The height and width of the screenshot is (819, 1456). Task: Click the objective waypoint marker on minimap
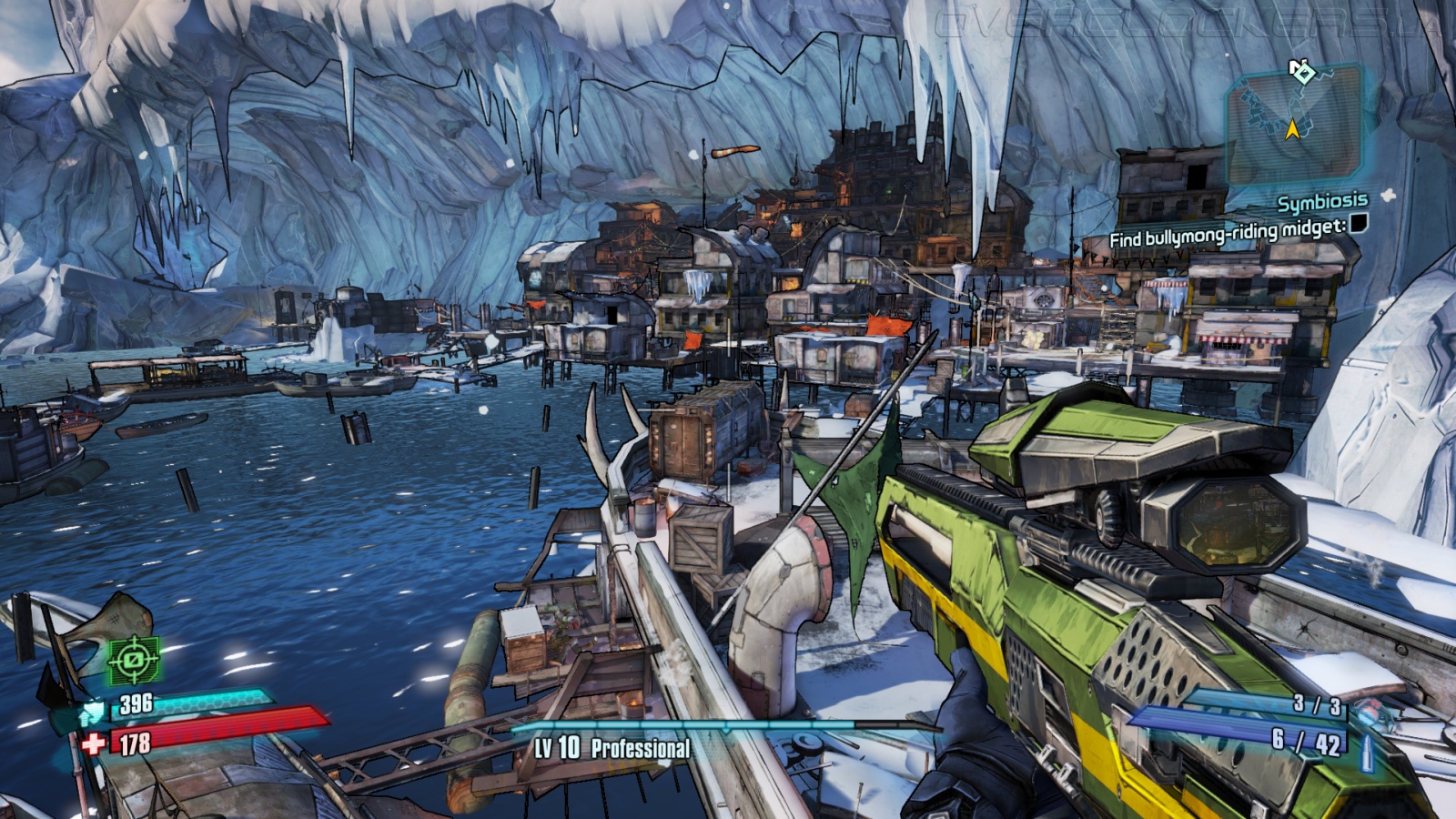1302,71
